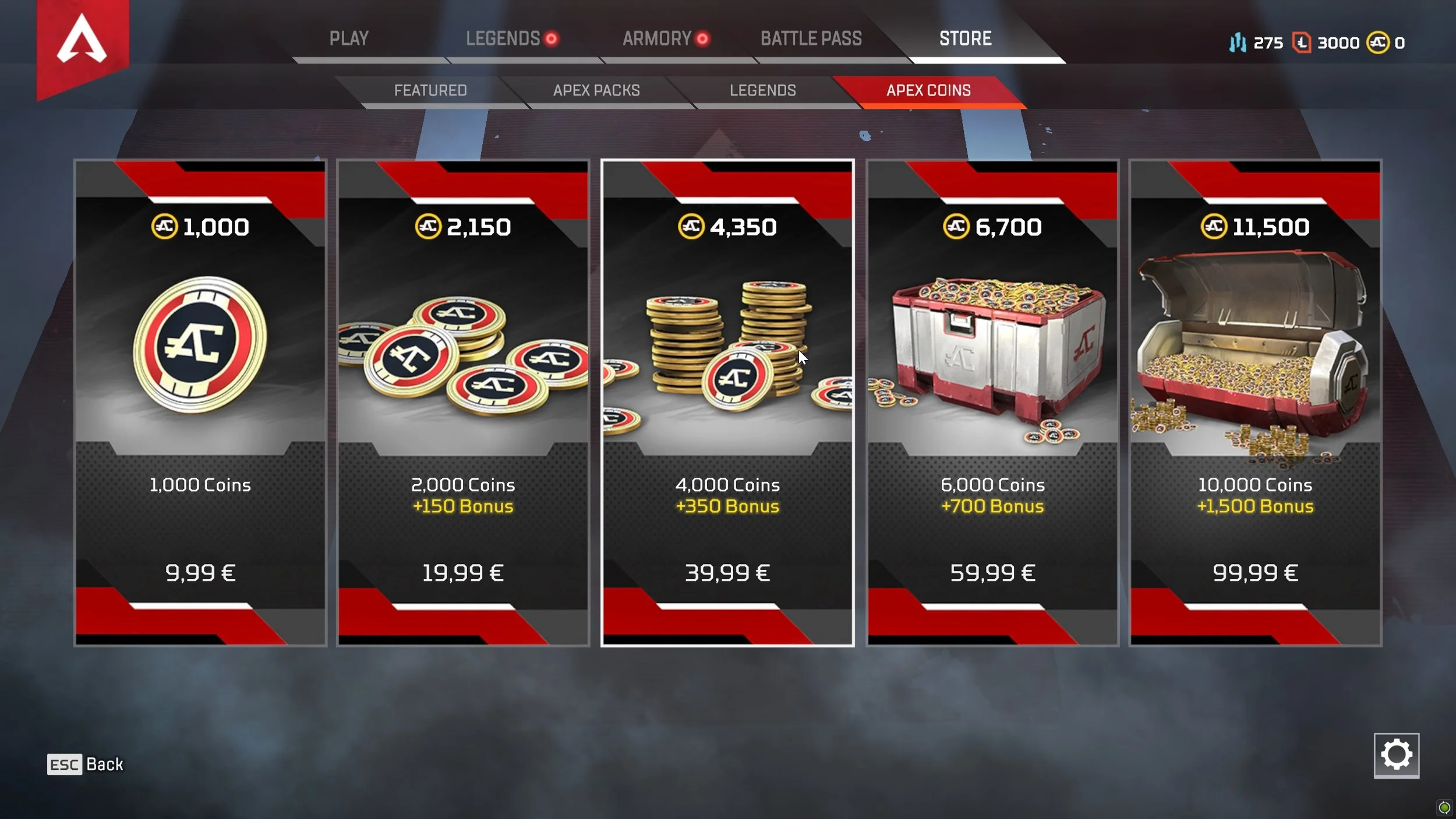Switch to the PLAY tab

pos(349,39)
